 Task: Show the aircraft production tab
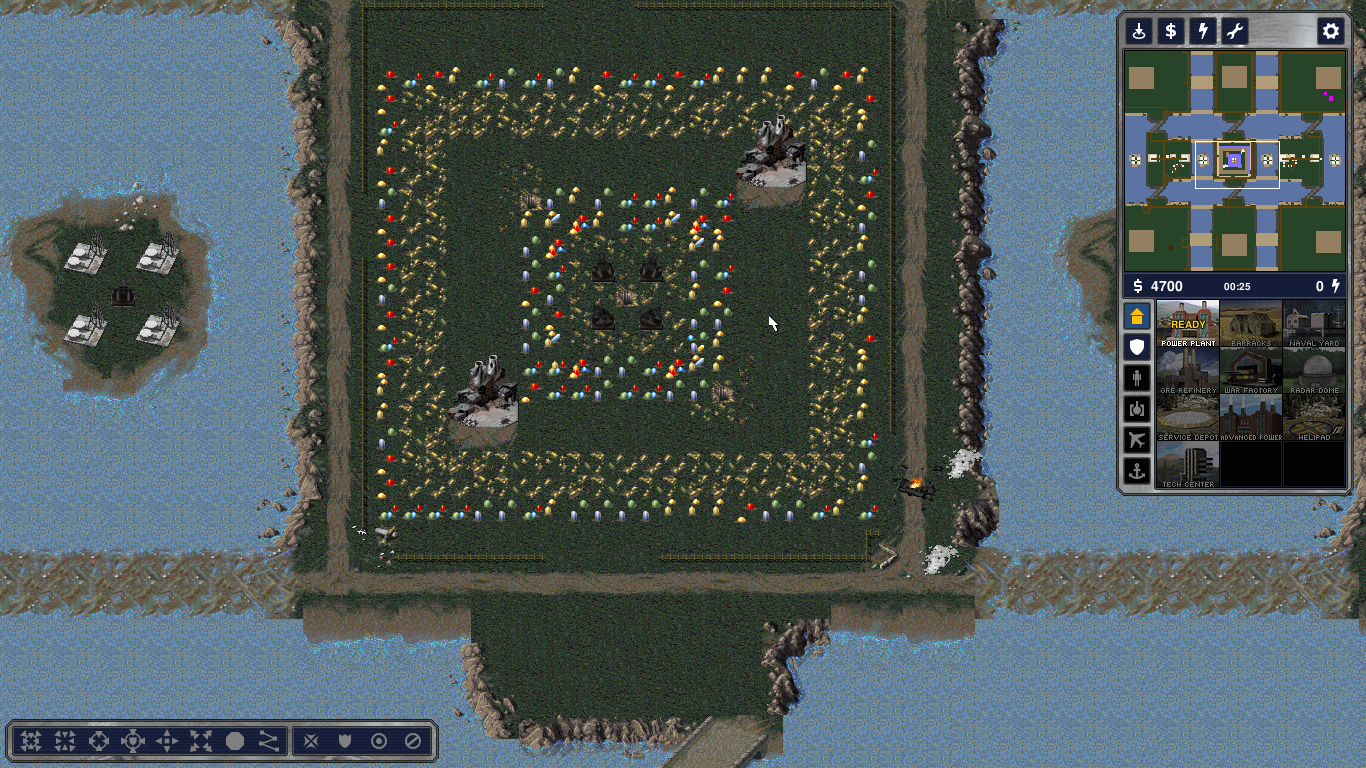pyautogui.click(x=1137, y=439)
